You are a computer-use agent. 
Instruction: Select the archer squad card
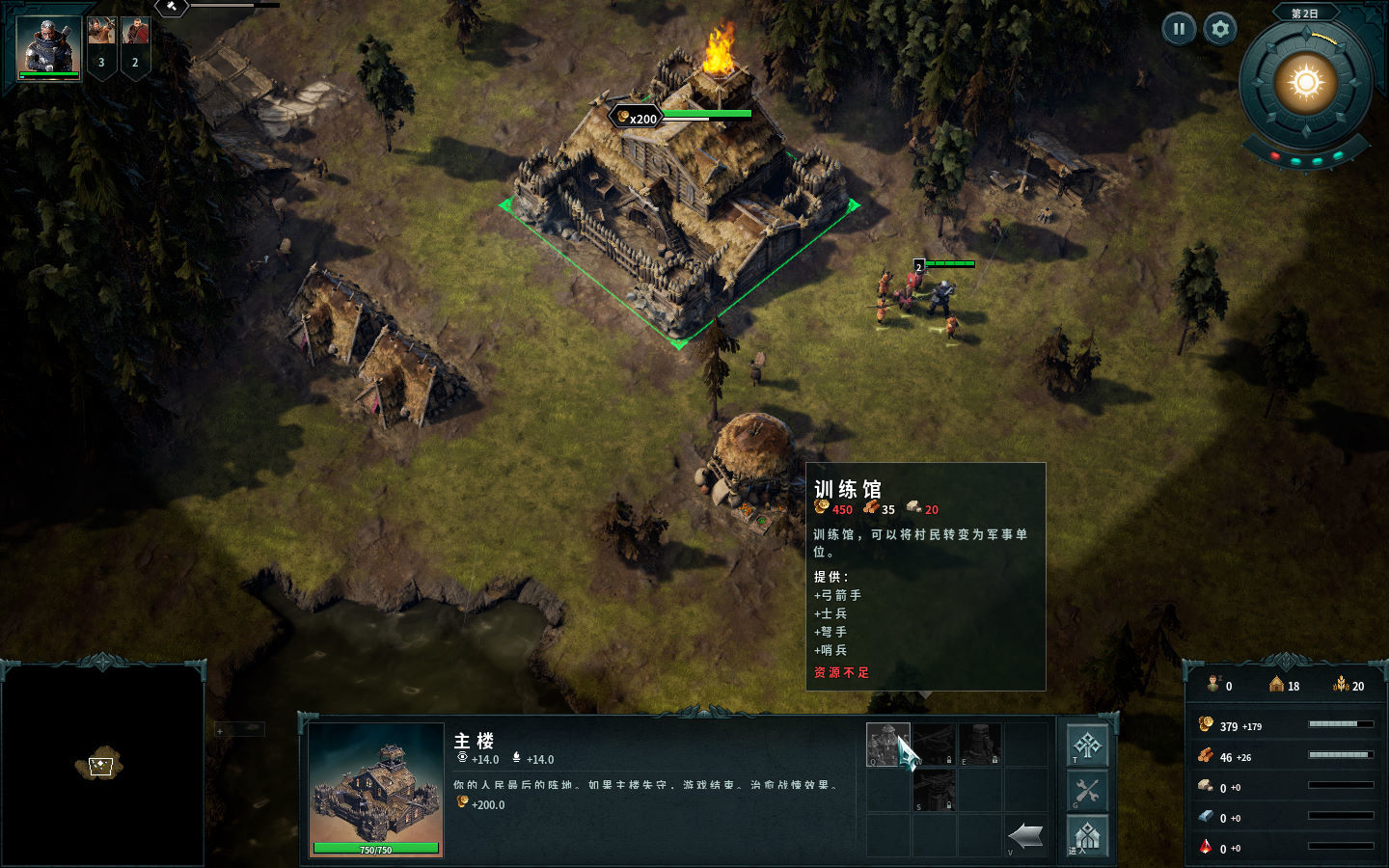pos(101,46)
